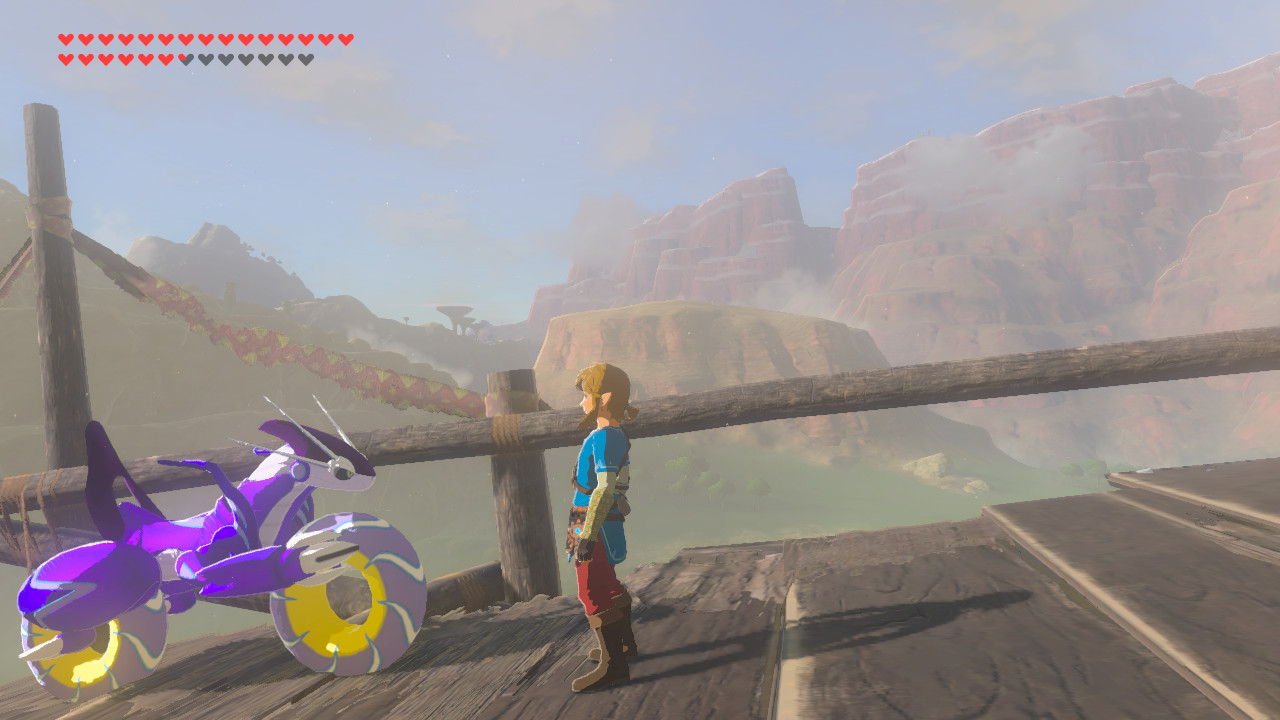
Task: Click the final red heart in top row
Action: pyautogui.click(x=345, y=41)
